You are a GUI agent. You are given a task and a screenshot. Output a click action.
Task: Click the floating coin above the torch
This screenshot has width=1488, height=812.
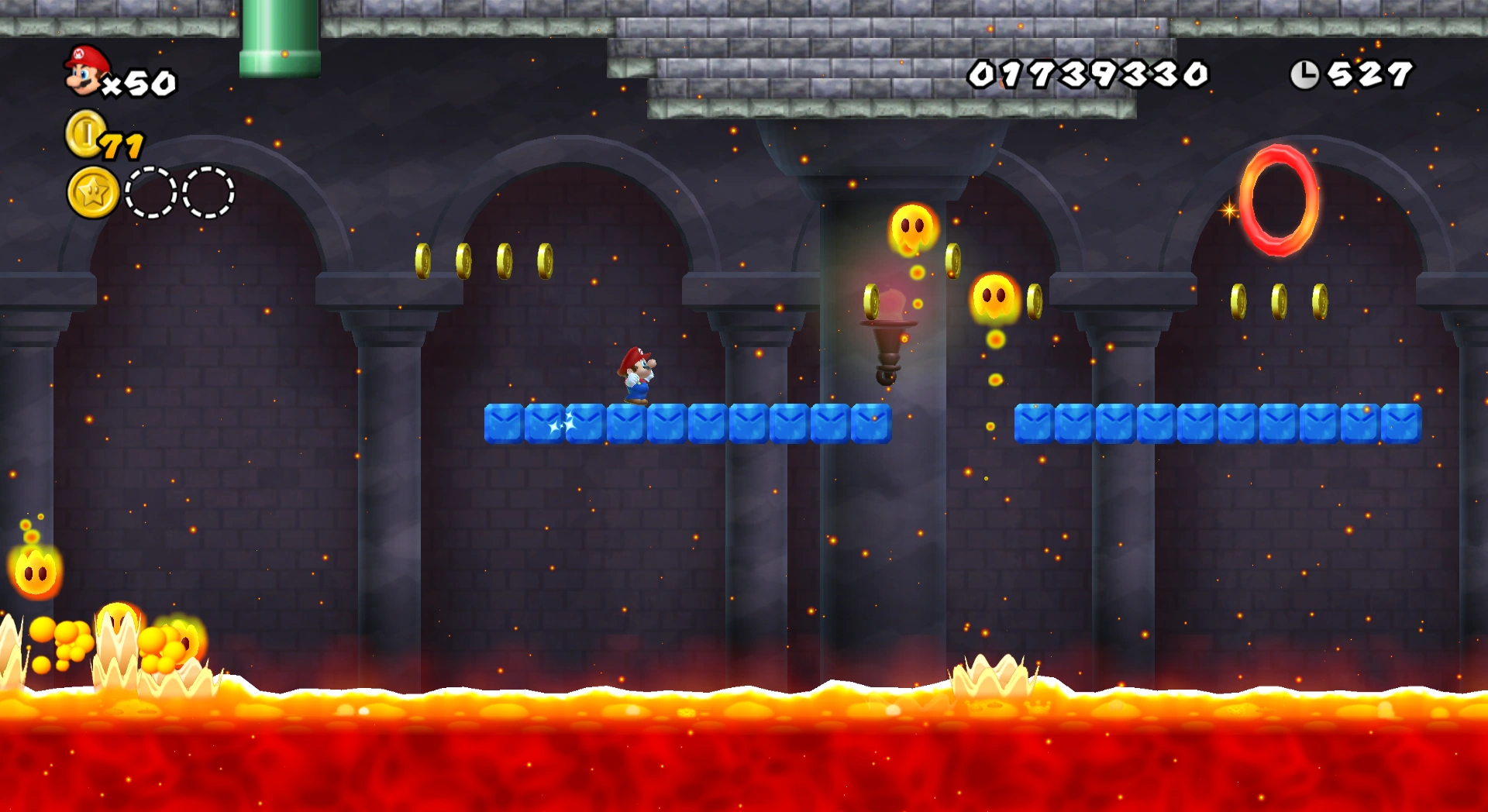[x=871, y=302]
